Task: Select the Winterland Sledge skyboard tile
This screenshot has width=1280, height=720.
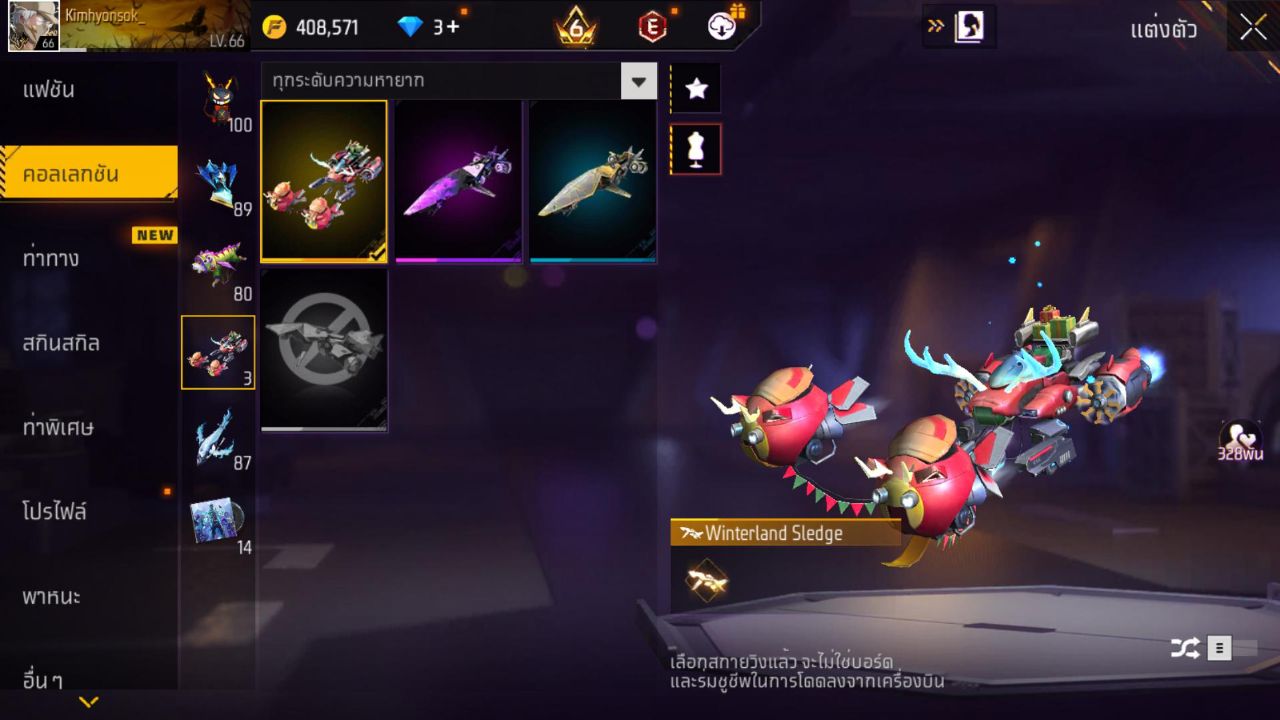Action: pyautogui.click(x=324, y=181)
